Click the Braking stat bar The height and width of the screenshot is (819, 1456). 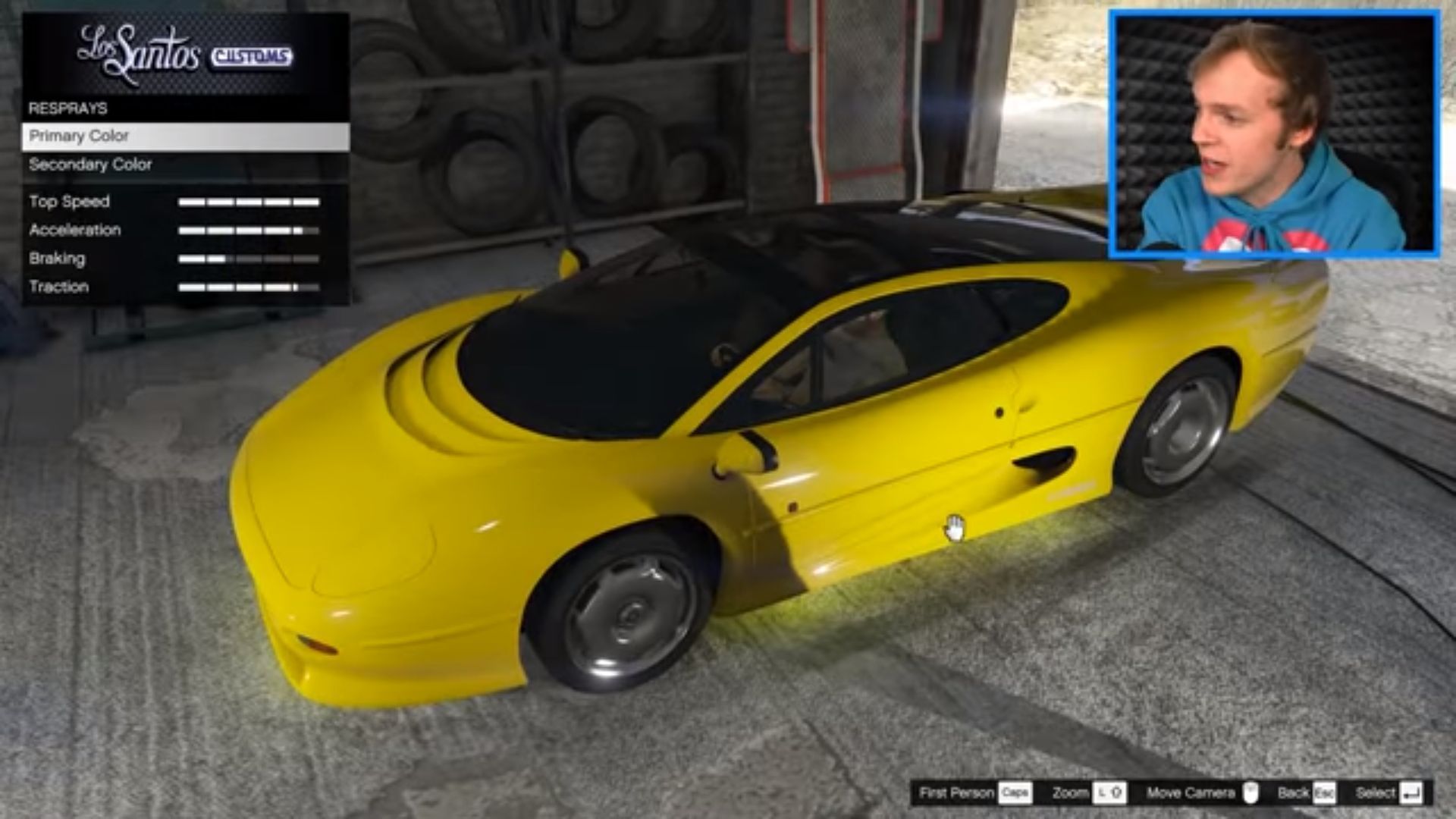(250, 259)
